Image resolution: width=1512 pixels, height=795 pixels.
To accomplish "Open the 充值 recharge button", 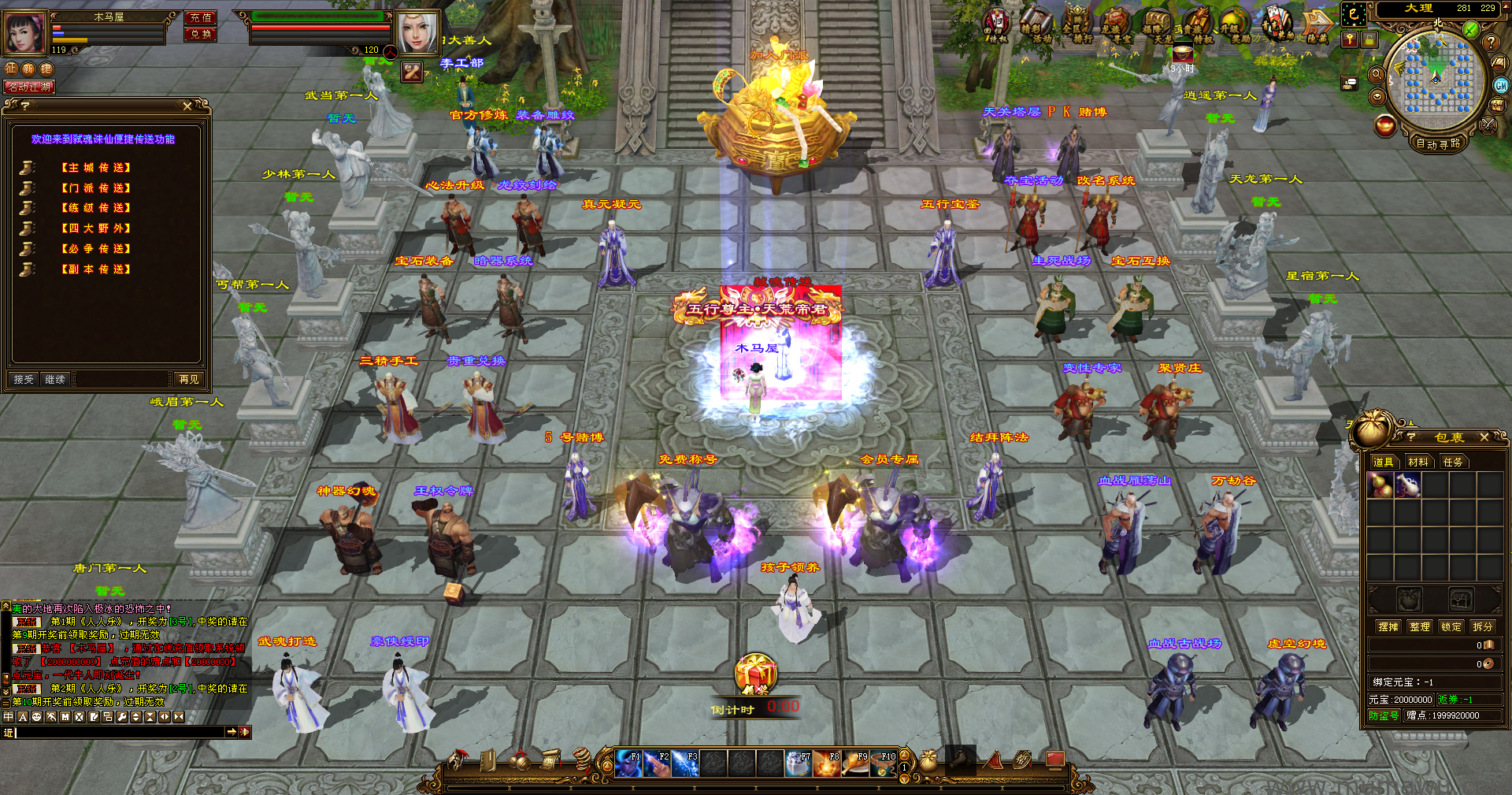I will 201,17.
